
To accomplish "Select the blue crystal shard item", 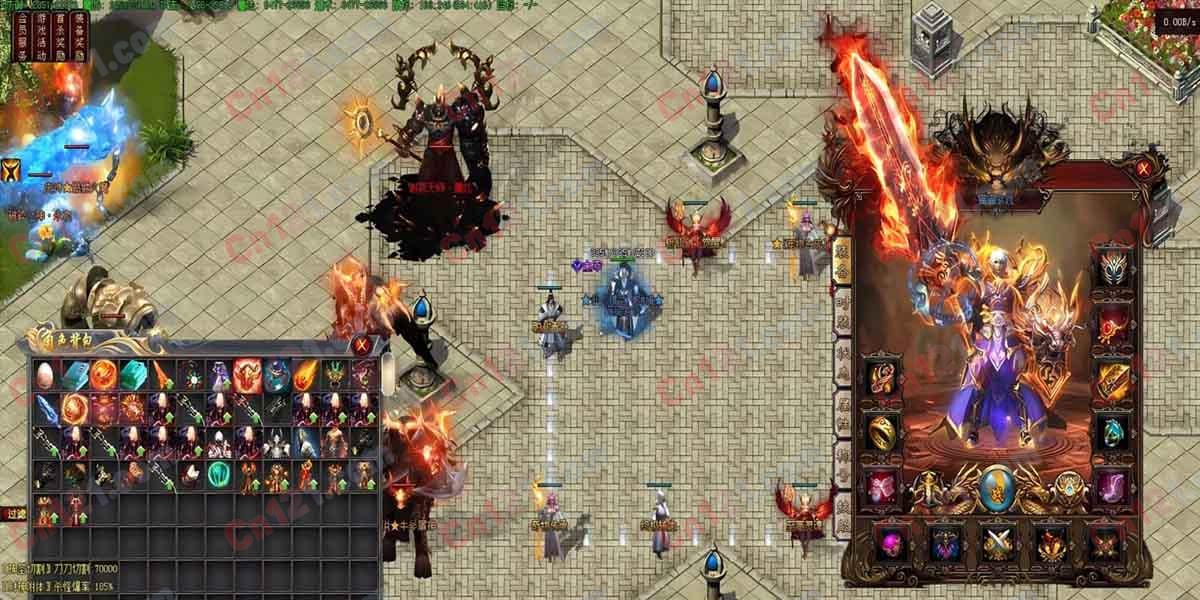I will [46, 408].
